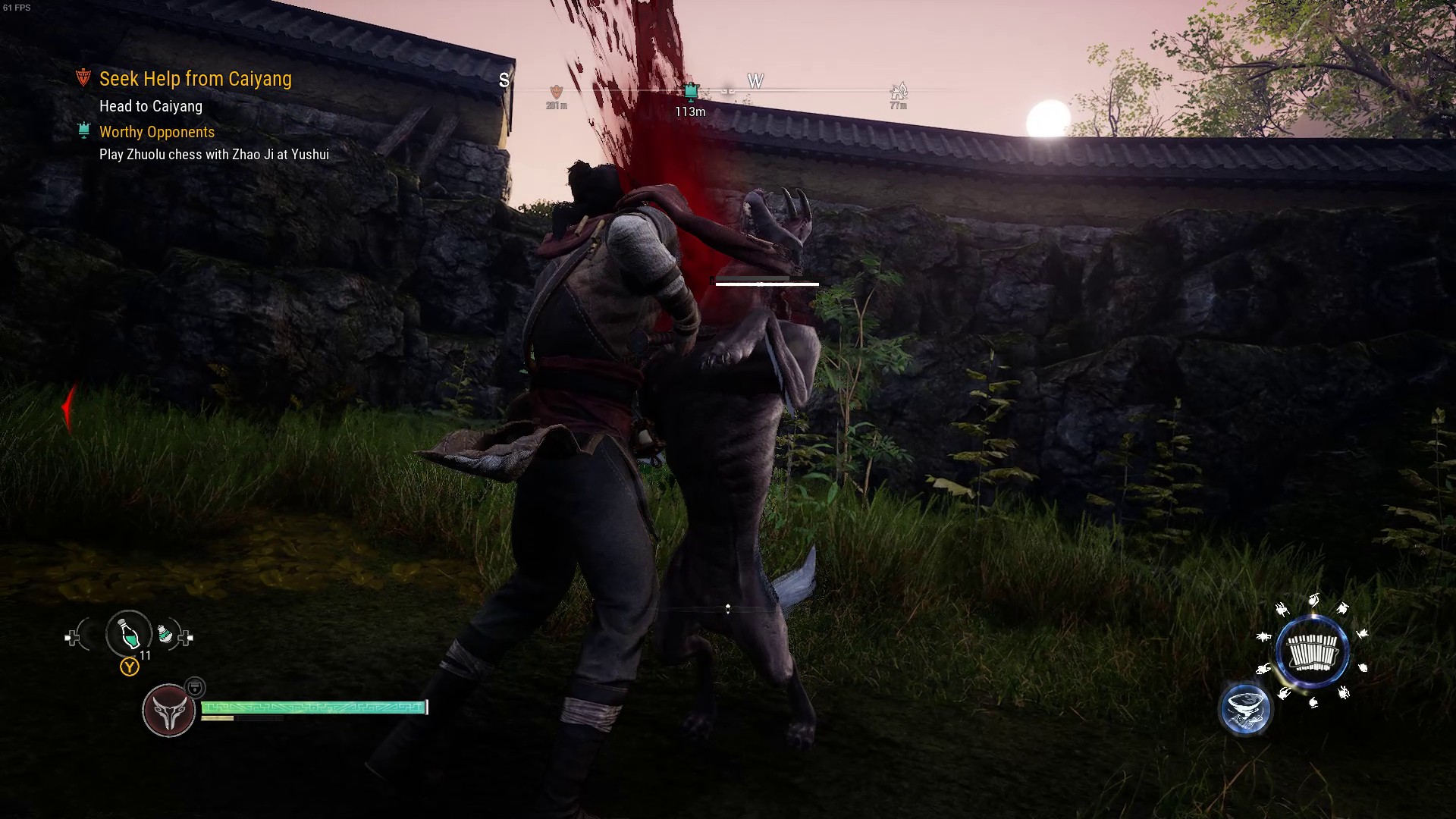Click the wolf head character emblem
The height and width of the screenshot is (819, 1456).
pyautogui.click(x=168, y=711)
